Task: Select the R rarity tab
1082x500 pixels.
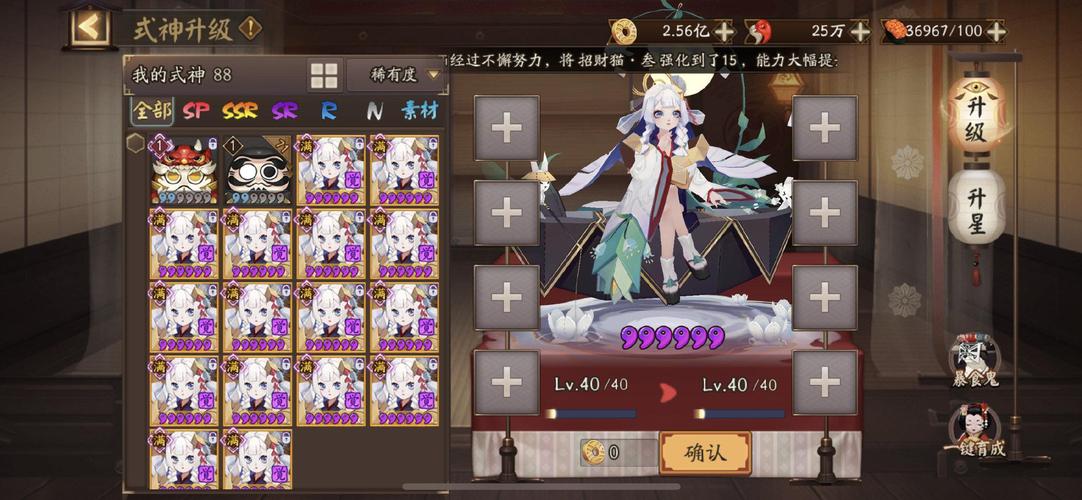Action: click(329, 110)
